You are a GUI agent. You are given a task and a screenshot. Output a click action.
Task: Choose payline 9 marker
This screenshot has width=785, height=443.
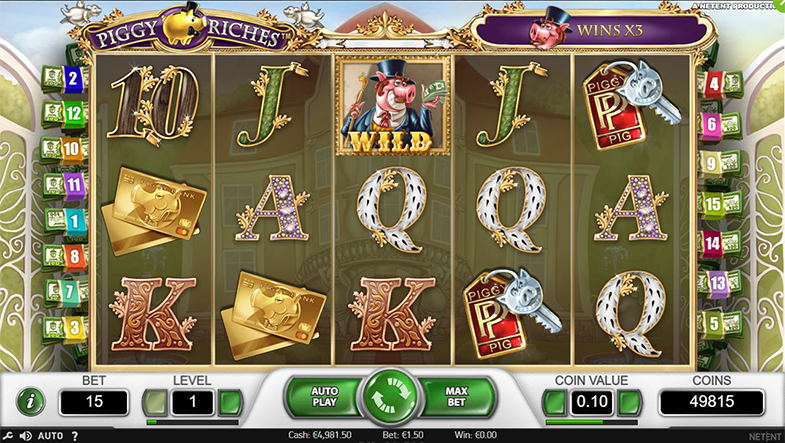714,163
